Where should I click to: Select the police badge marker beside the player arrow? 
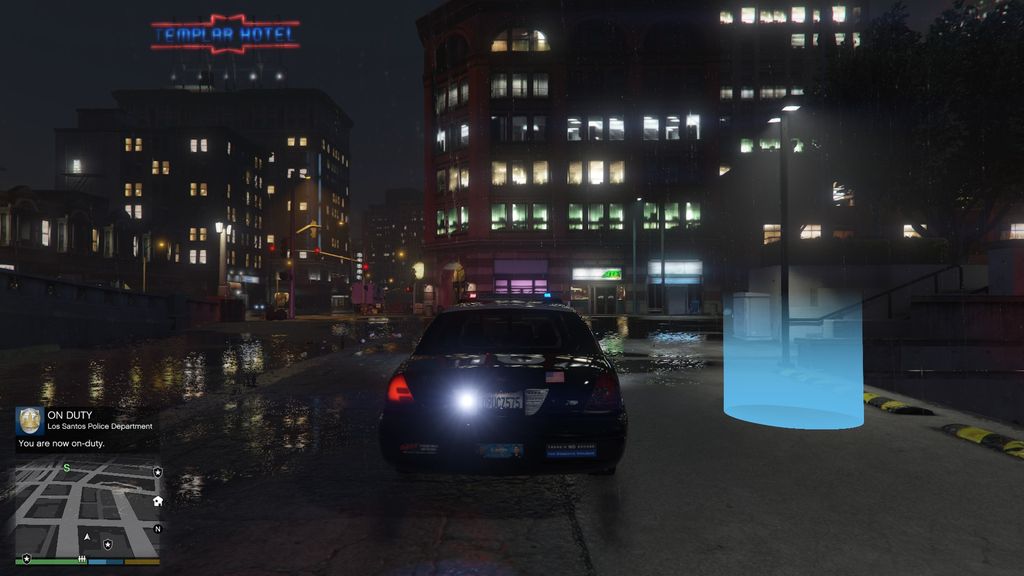pyautogui.click(x=107, y=544)
